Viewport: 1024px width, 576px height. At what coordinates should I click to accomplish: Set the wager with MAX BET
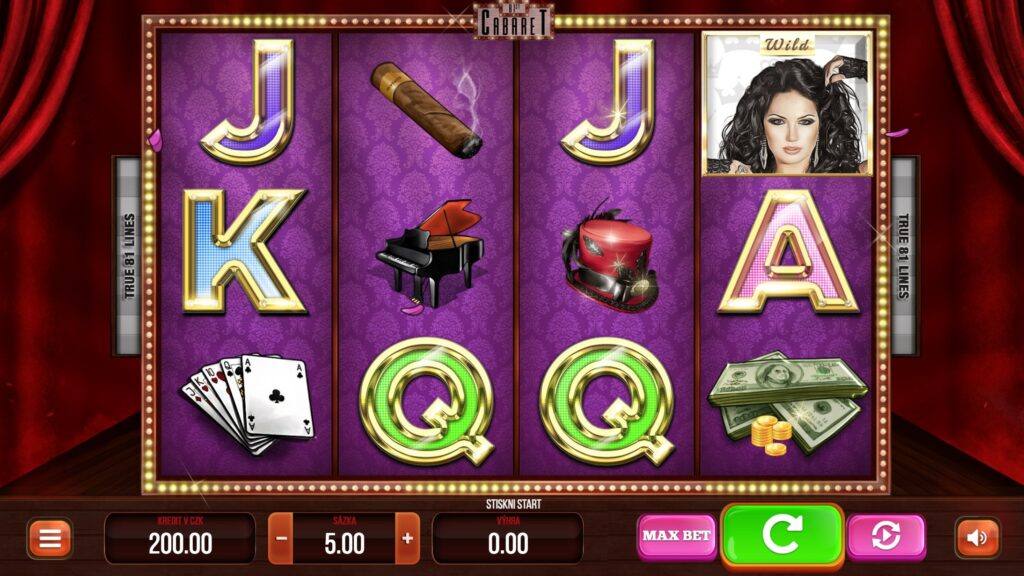pos(677,536)
